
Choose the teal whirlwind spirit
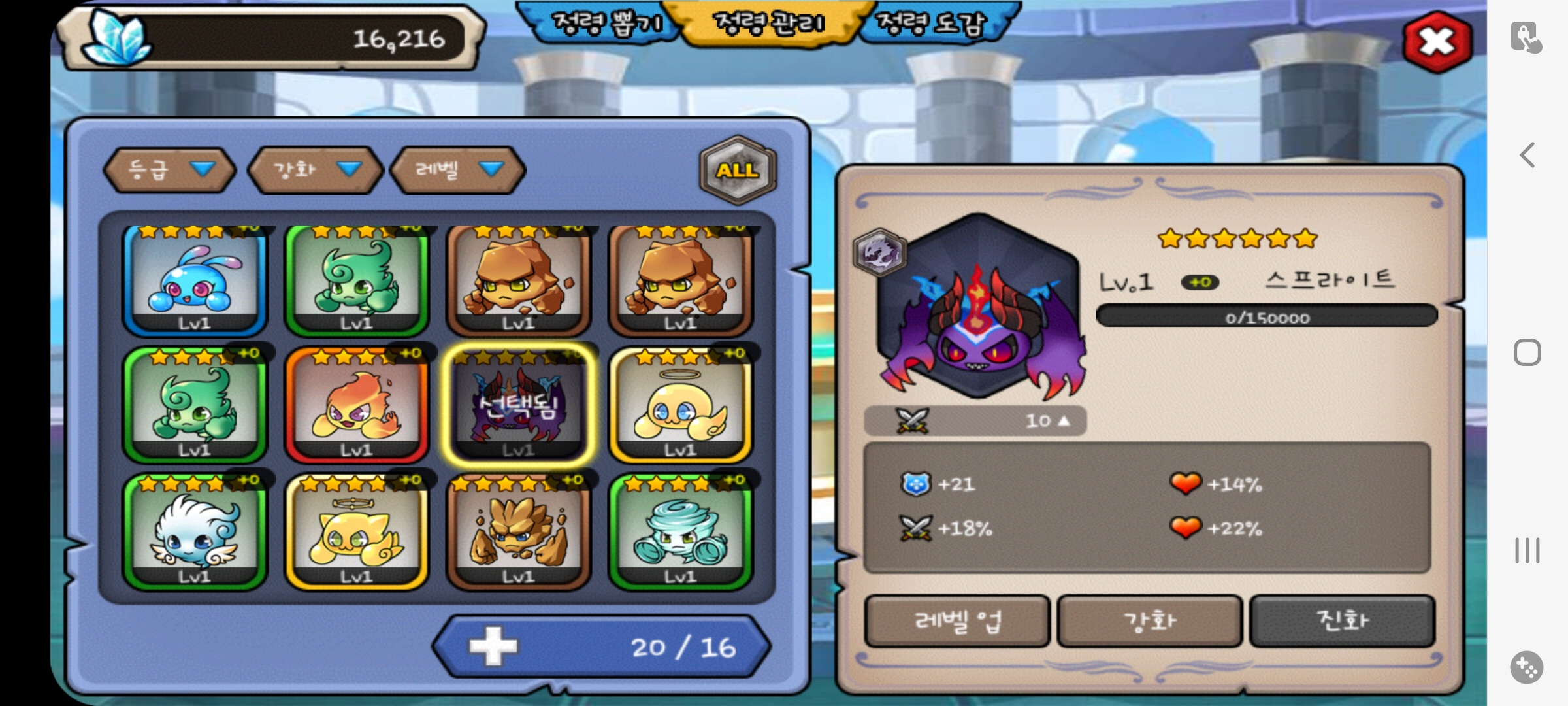(x=681, y=532)
